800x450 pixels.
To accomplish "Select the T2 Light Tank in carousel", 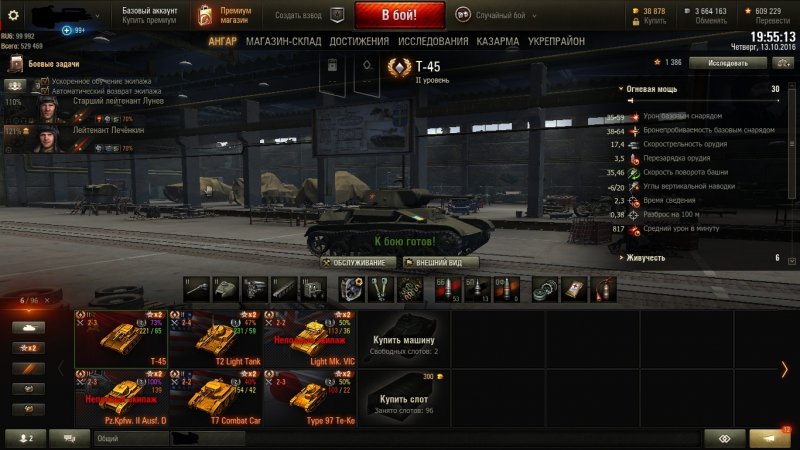I will click(x=215, y=339).
